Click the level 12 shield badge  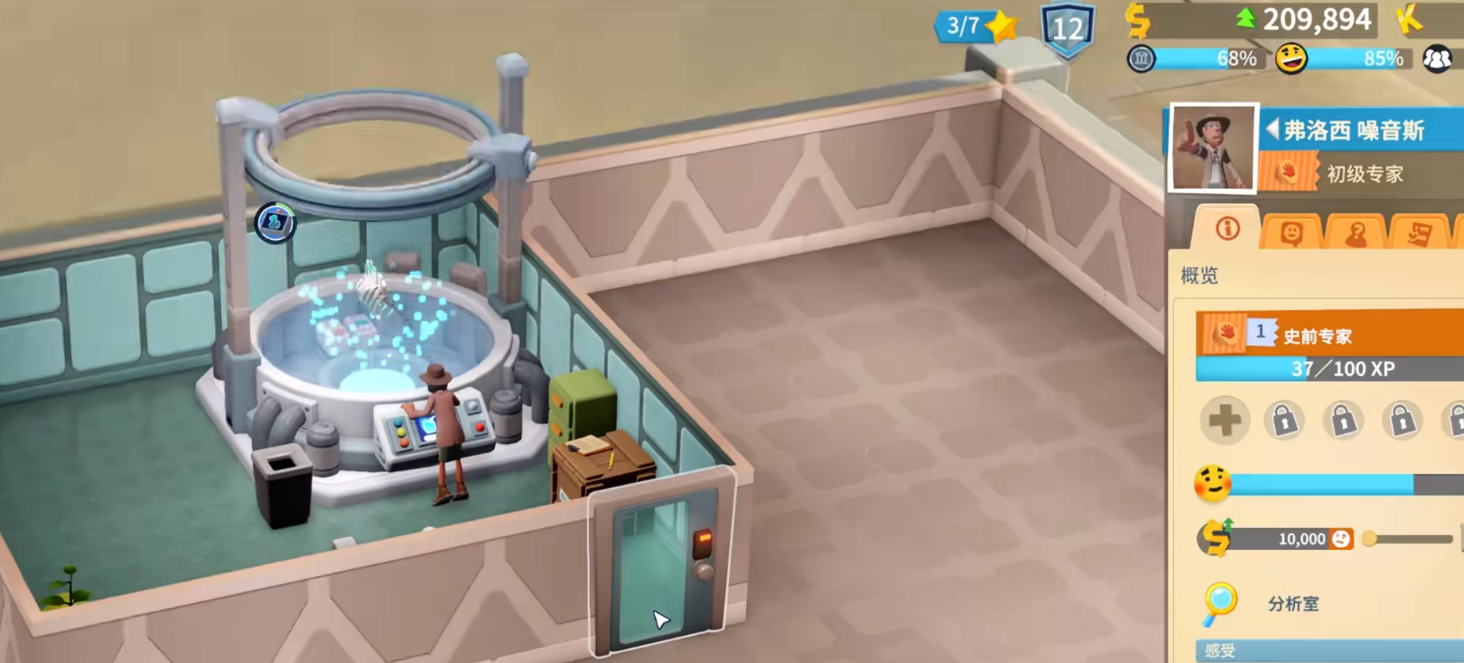pos(1067,29)
